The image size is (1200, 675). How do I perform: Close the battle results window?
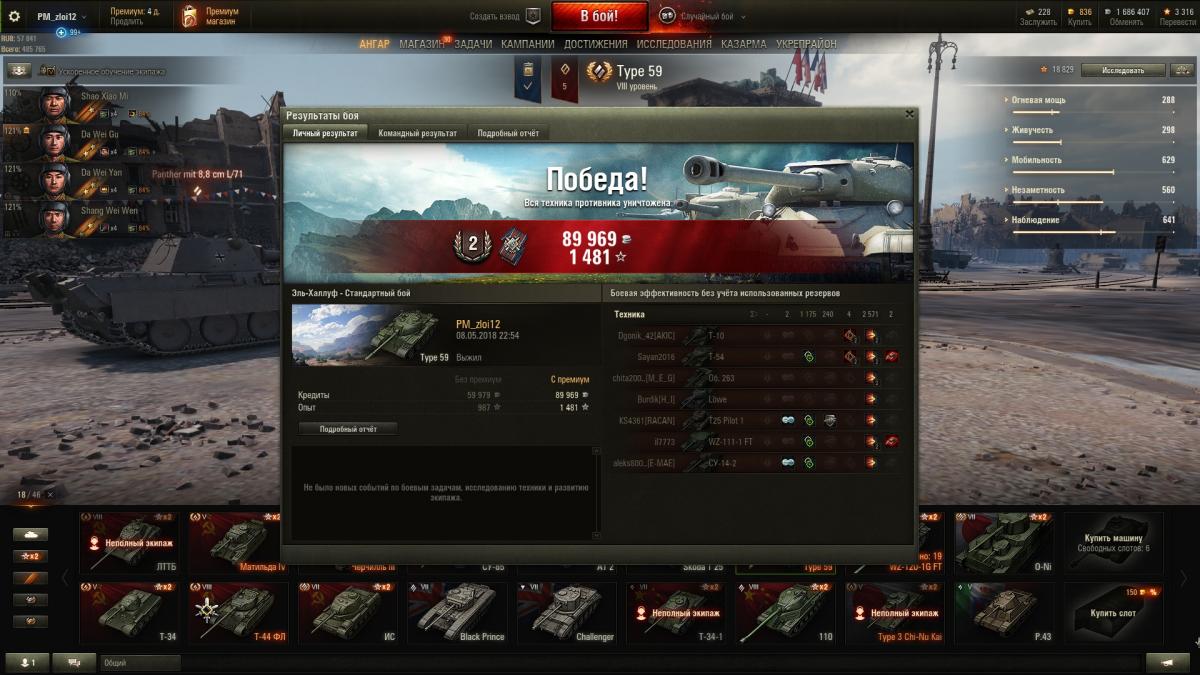click(908, 115)
